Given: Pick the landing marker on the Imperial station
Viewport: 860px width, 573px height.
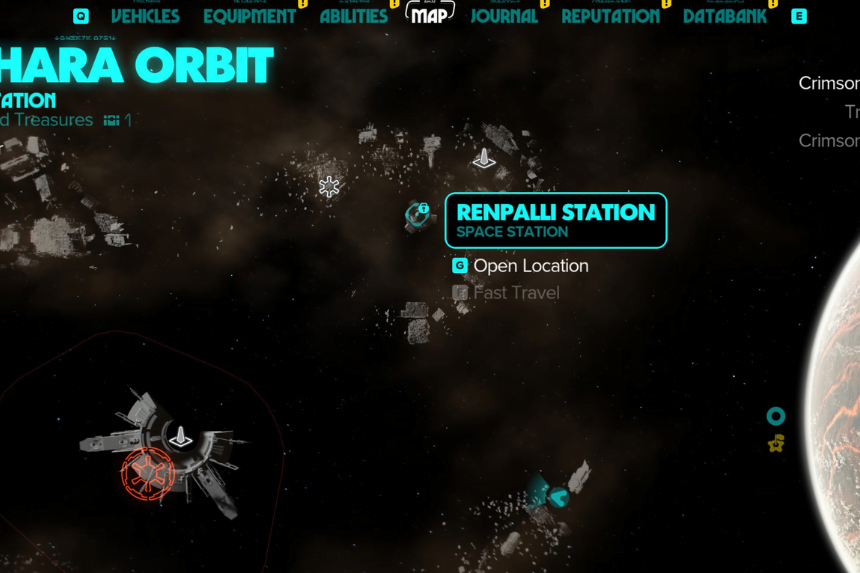Looking at the screenshot, I should [181, 436].
